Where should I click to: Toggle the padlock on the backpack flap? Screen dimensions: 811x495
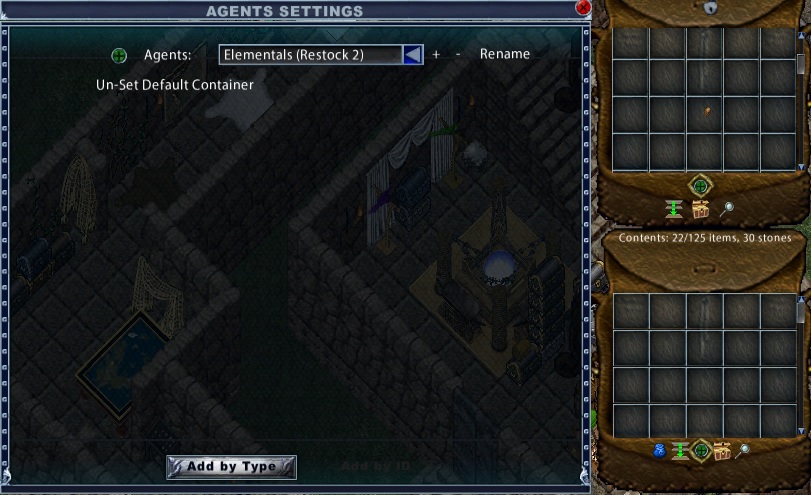(710, 7)
